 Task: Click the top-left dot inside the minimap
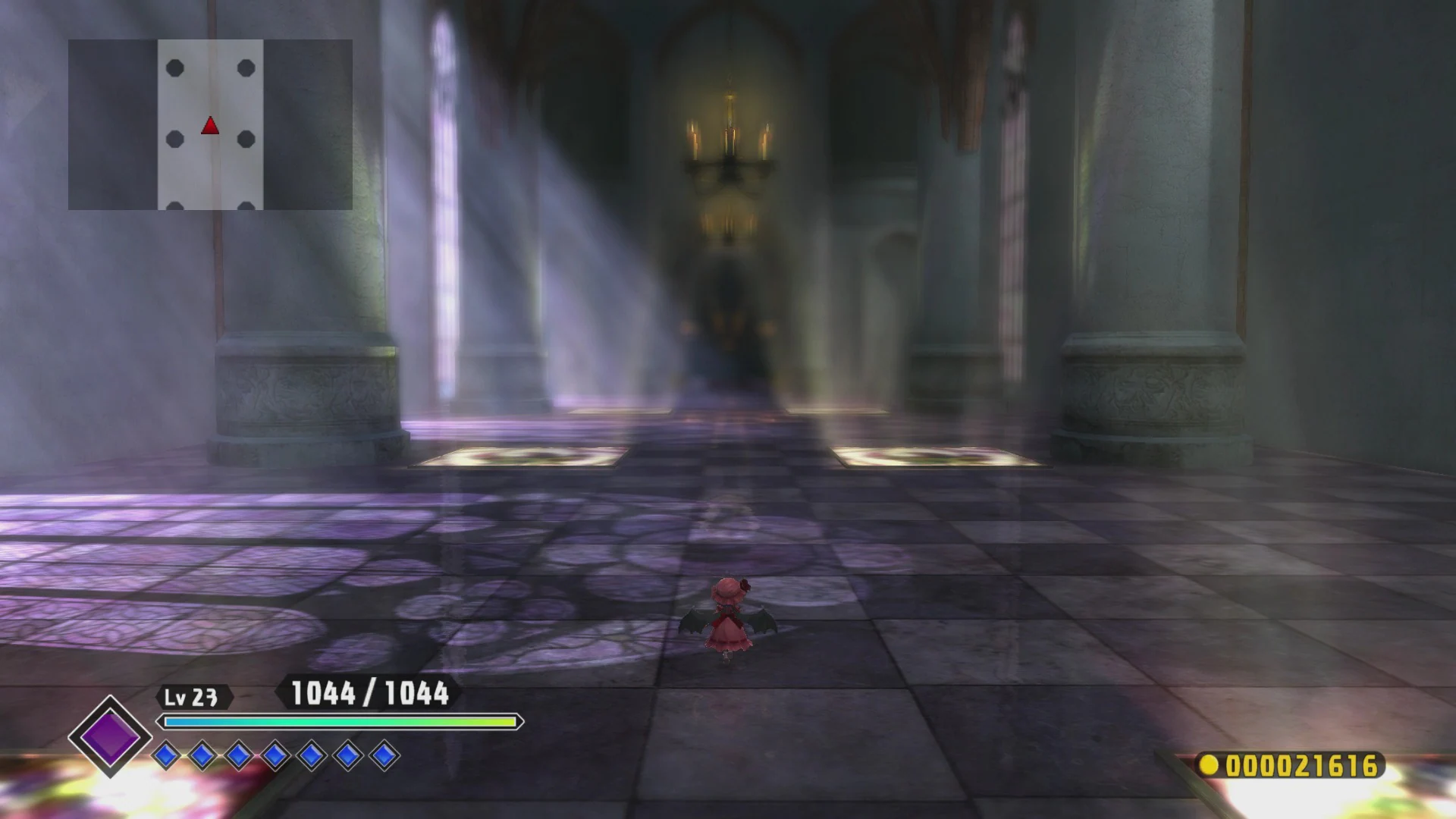pos(176,68)
